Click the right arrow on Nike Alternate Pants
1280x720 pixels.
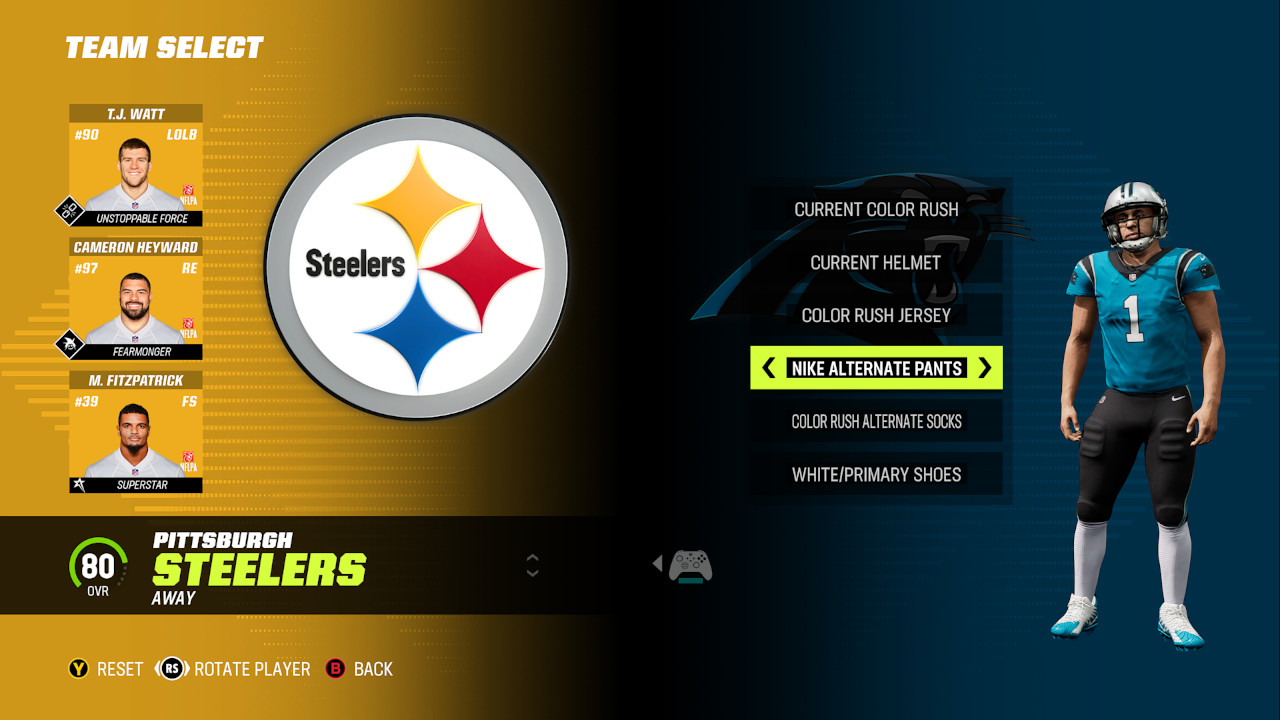click(987, 368)
